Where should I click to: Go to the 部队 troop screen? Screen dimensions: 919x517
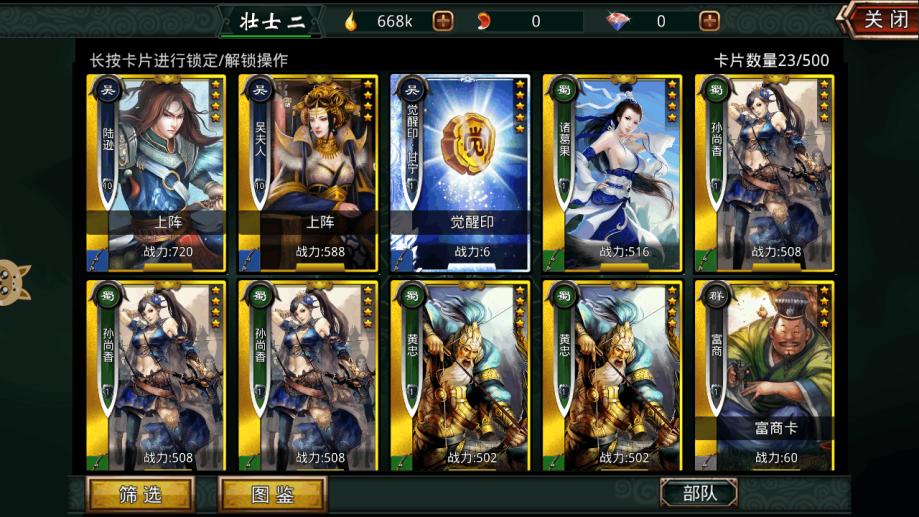(x=698, y=494)
